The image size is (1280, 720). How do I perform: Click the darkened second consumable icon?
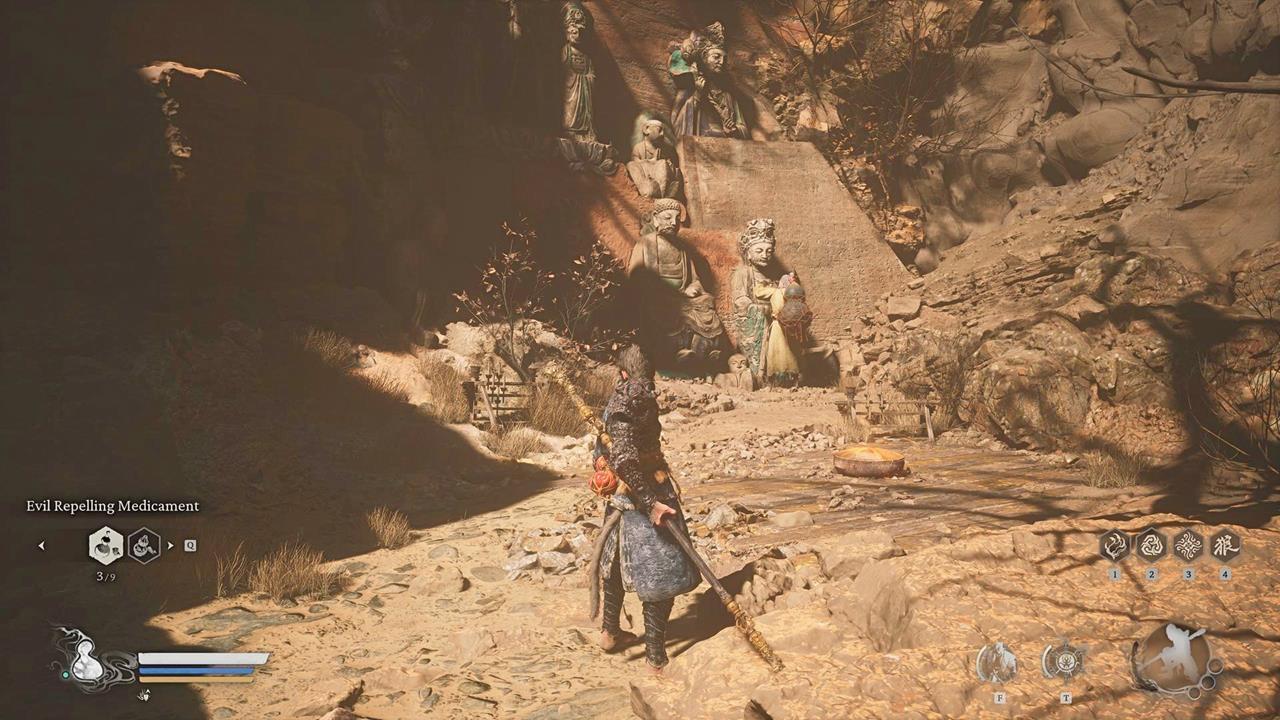[143, 545]
